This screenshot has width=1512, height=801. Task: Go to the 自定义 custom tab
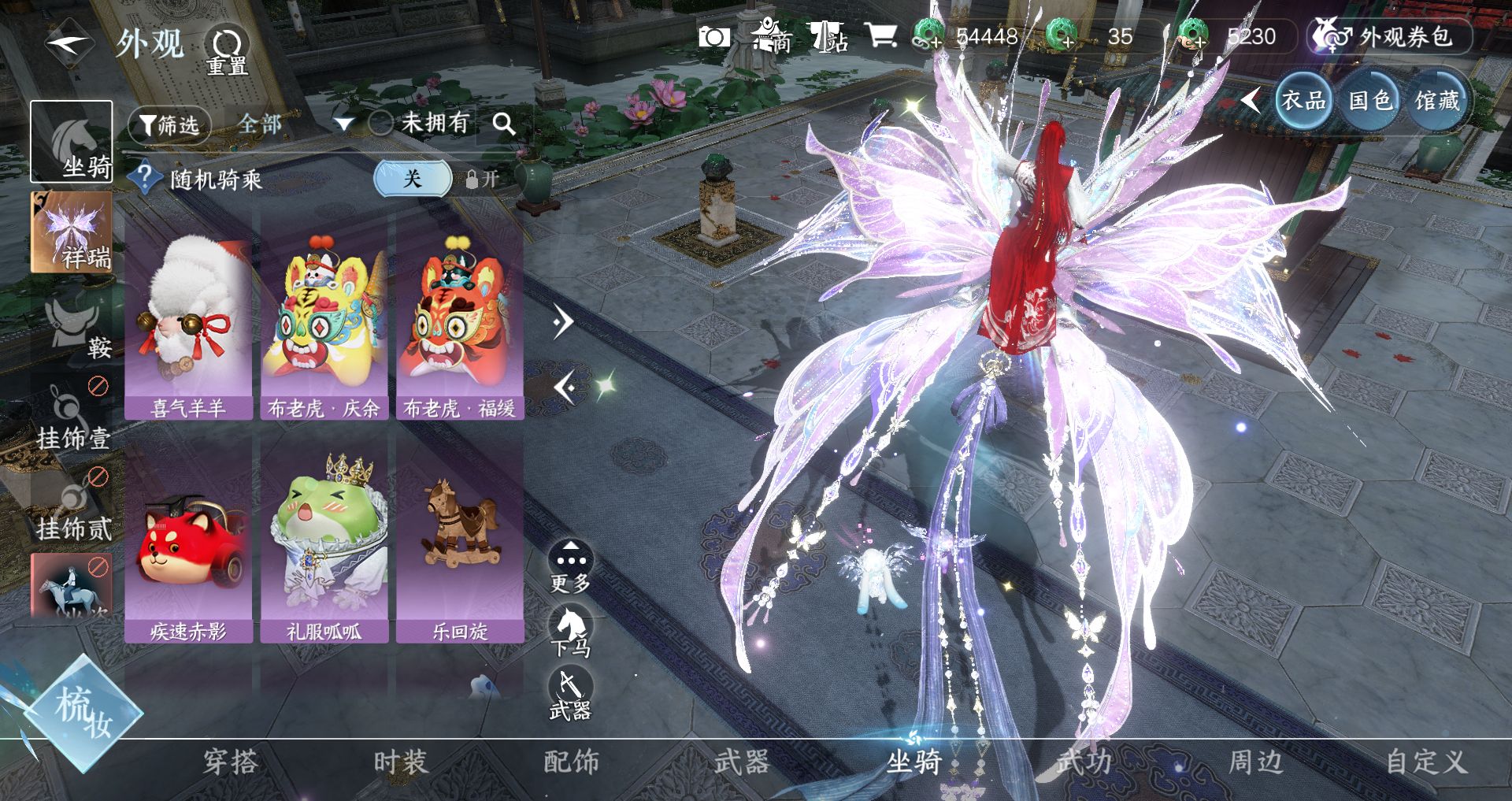point(1425,762)
